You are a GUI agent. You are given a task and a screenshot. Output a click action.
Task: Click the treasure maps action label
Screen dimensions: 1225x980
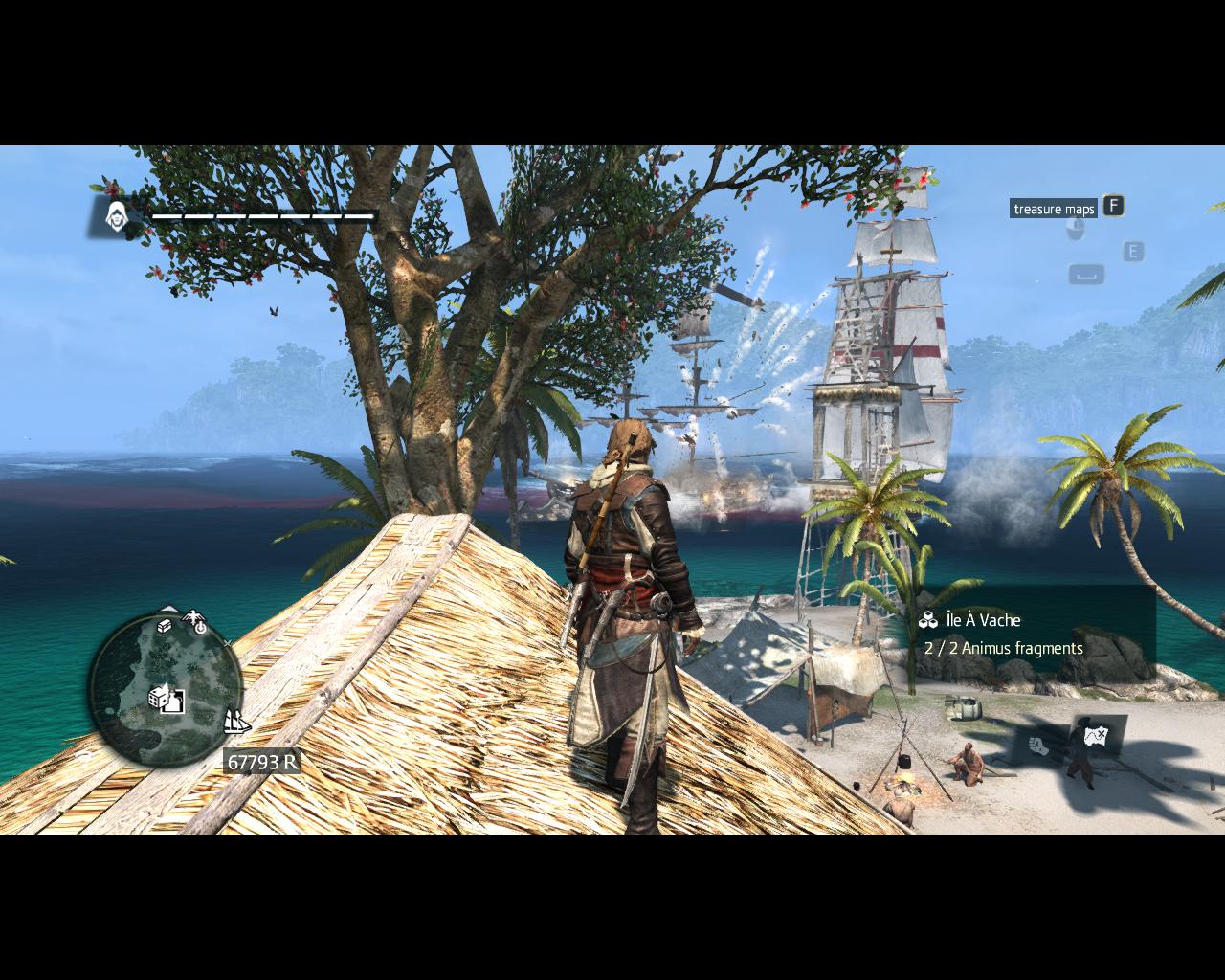click(x=1053, y=209)
